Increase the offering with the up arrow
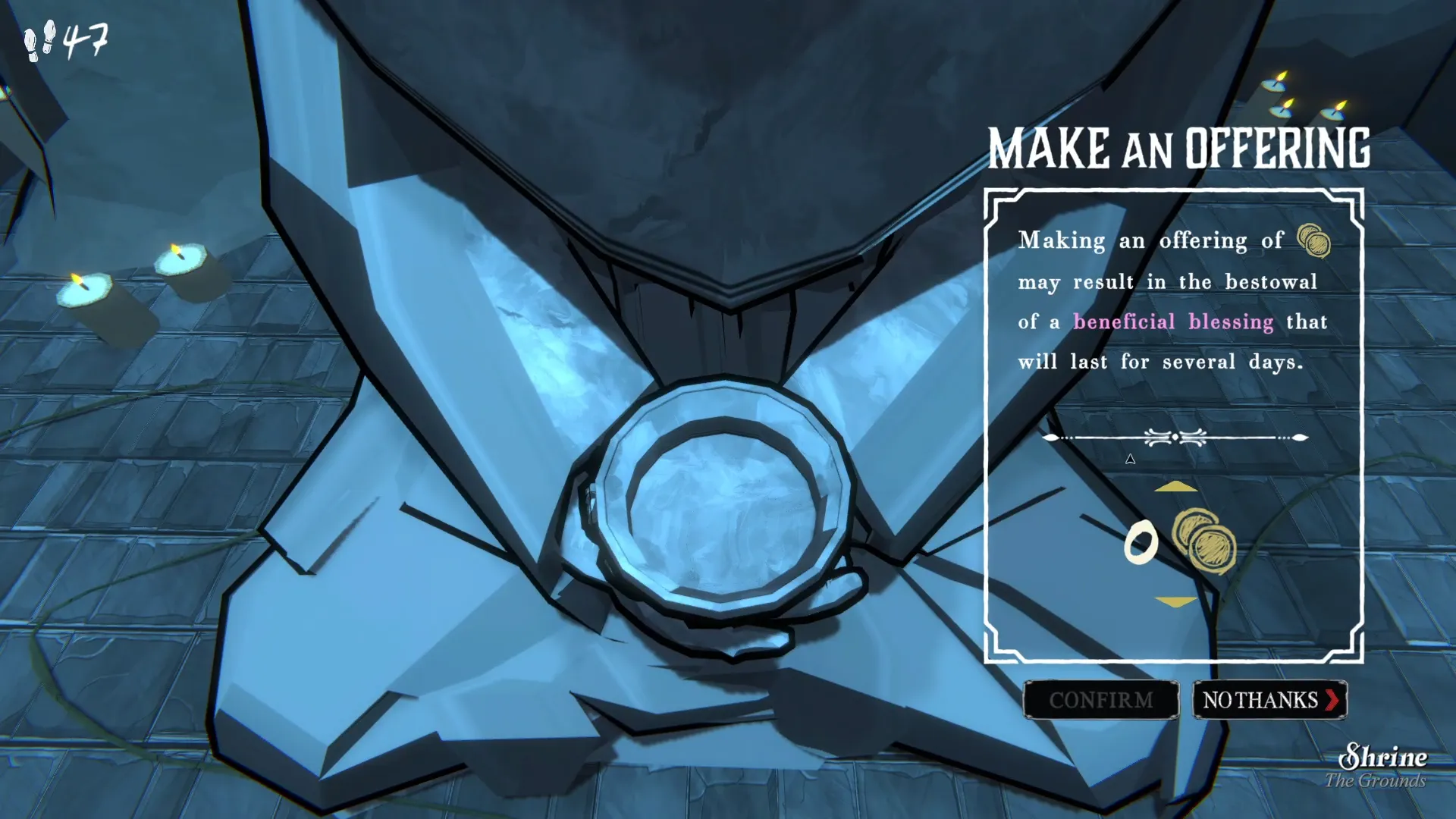 1175,487
